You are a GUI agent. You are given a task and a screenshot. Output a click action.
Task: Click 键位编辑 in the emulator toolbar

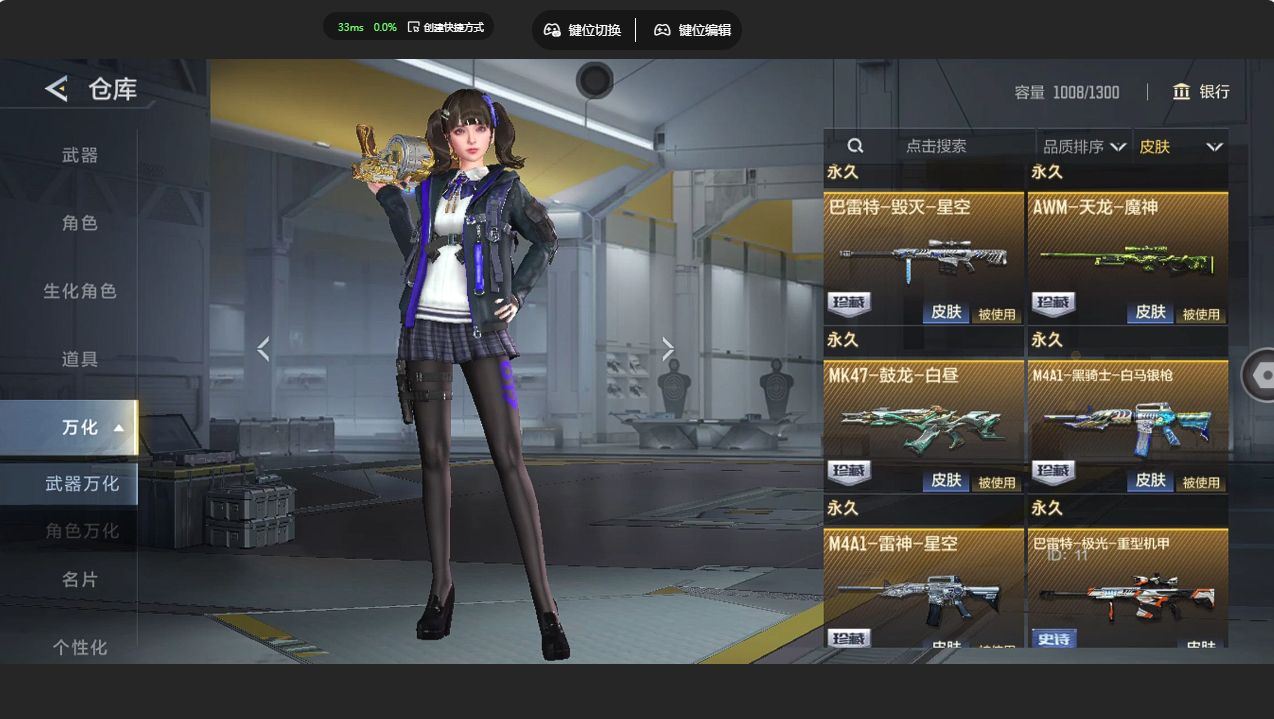tap(692, 30)
